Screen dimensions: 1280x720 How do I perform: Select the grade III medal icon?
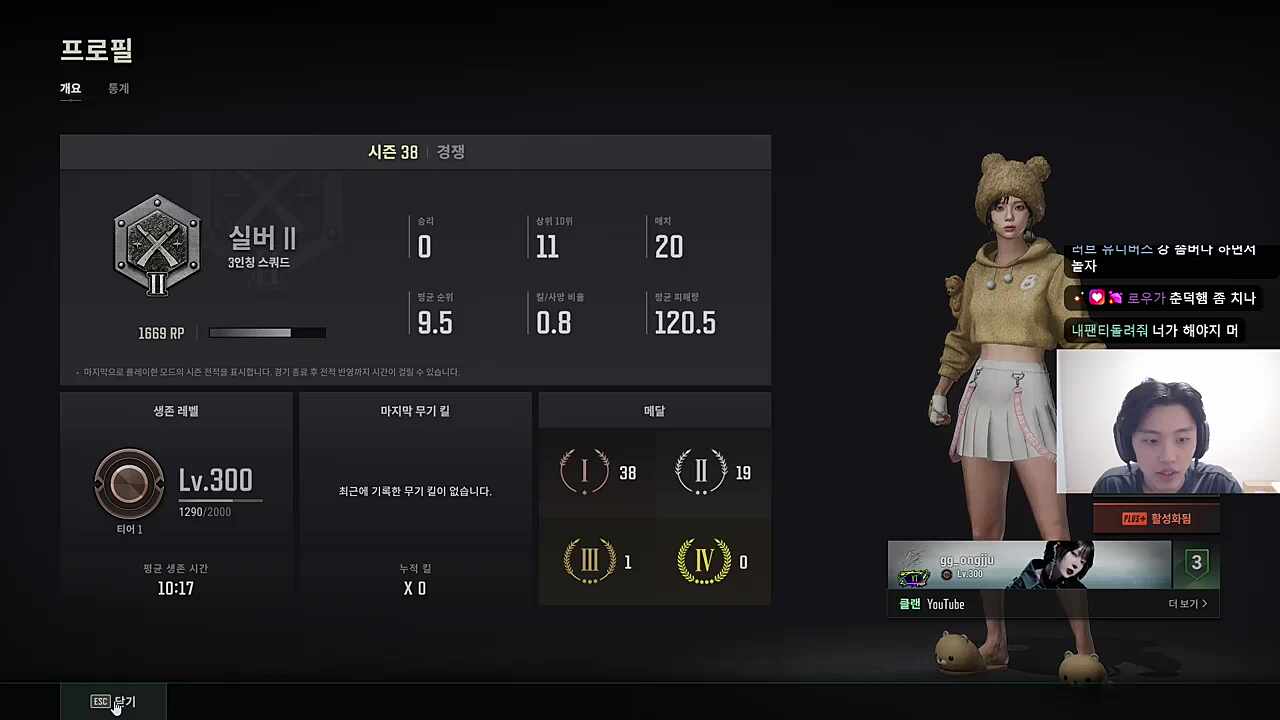(x=590, y=562)
